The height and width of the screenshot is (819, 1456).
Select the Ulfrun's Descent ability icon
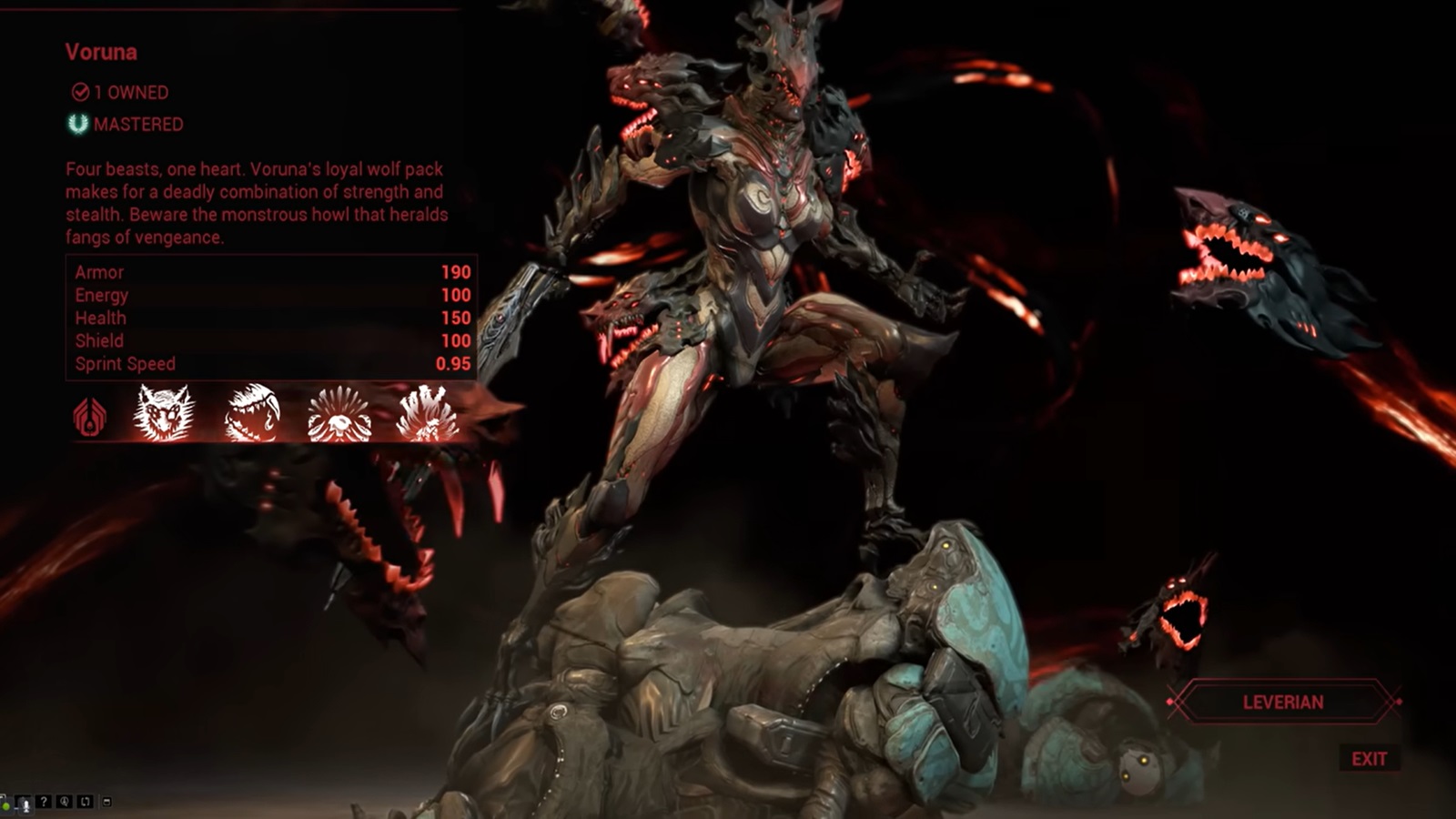coord(426,414)
